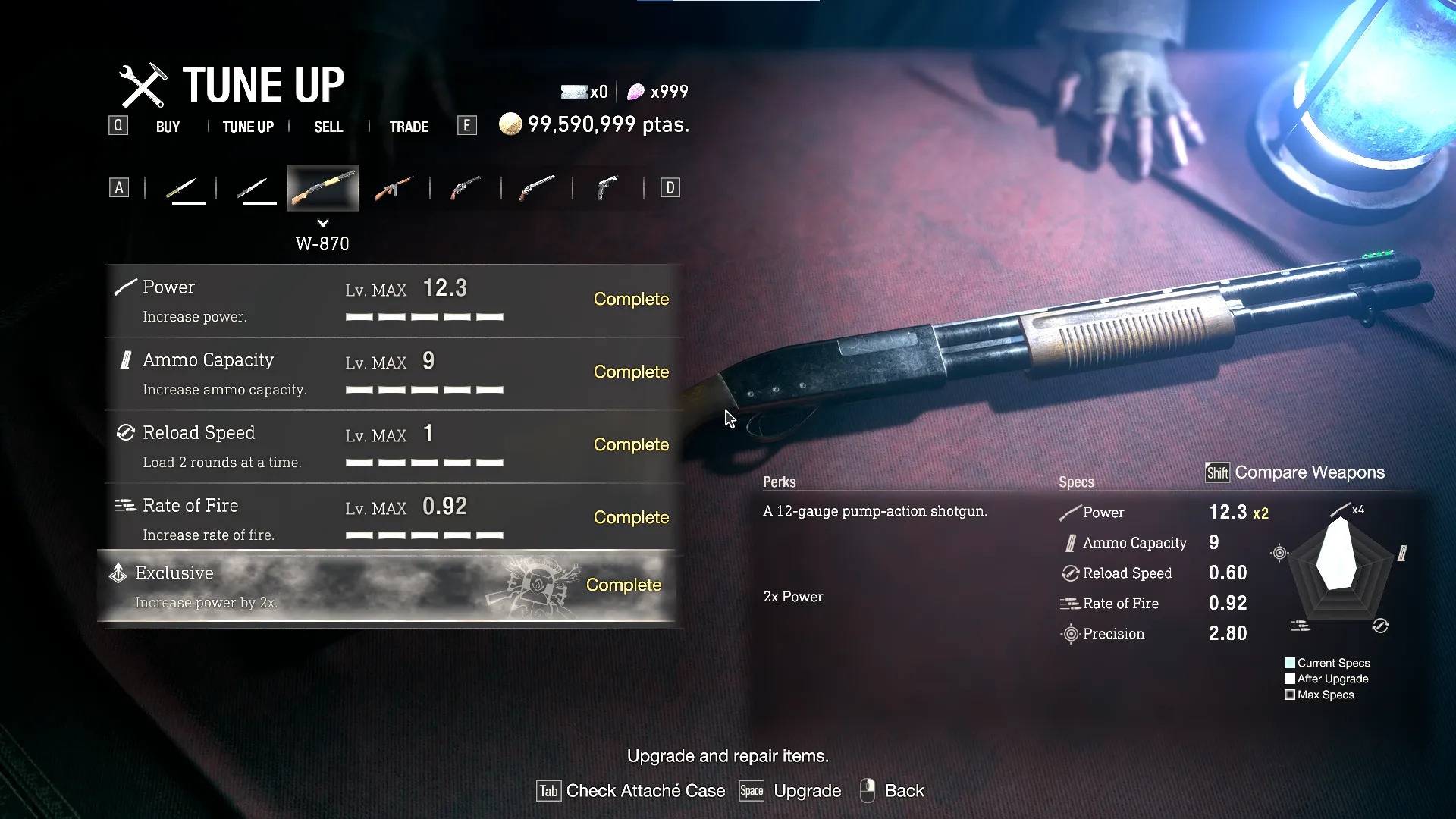Select the green-handled combat knife
This screenshot has height=819, width=1456.
point(181,188)
